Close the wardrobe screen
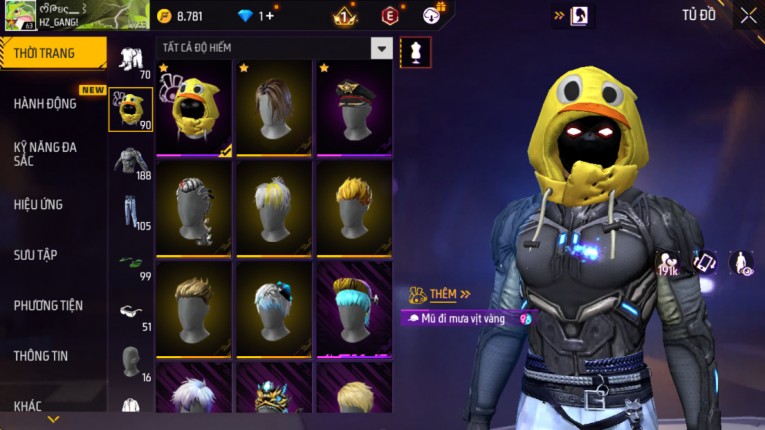This screenshot has height=430, width=765. point(748,15)
